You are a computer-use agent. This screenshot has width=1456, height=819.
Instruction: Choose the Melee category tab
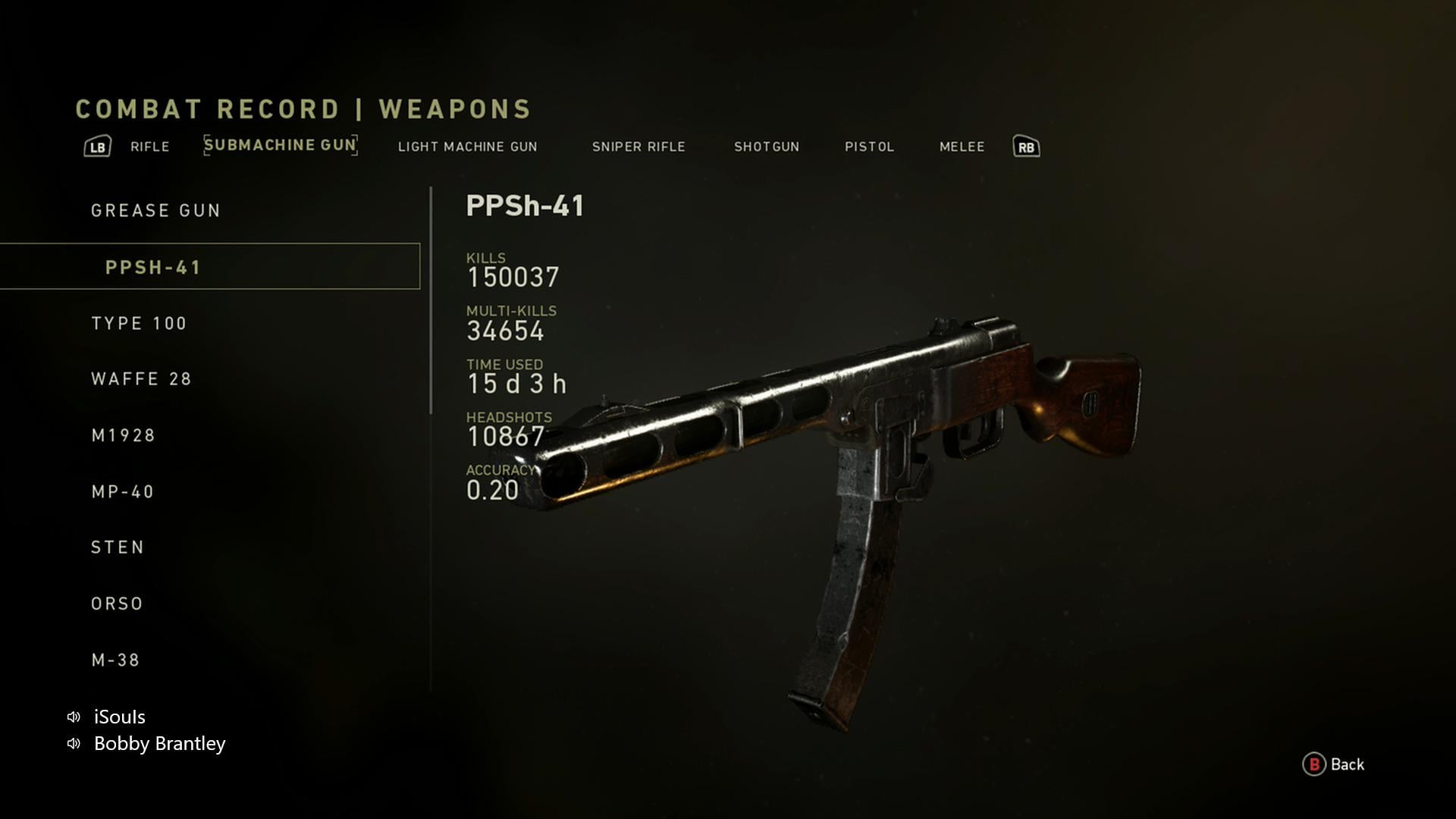coord(962,147)
